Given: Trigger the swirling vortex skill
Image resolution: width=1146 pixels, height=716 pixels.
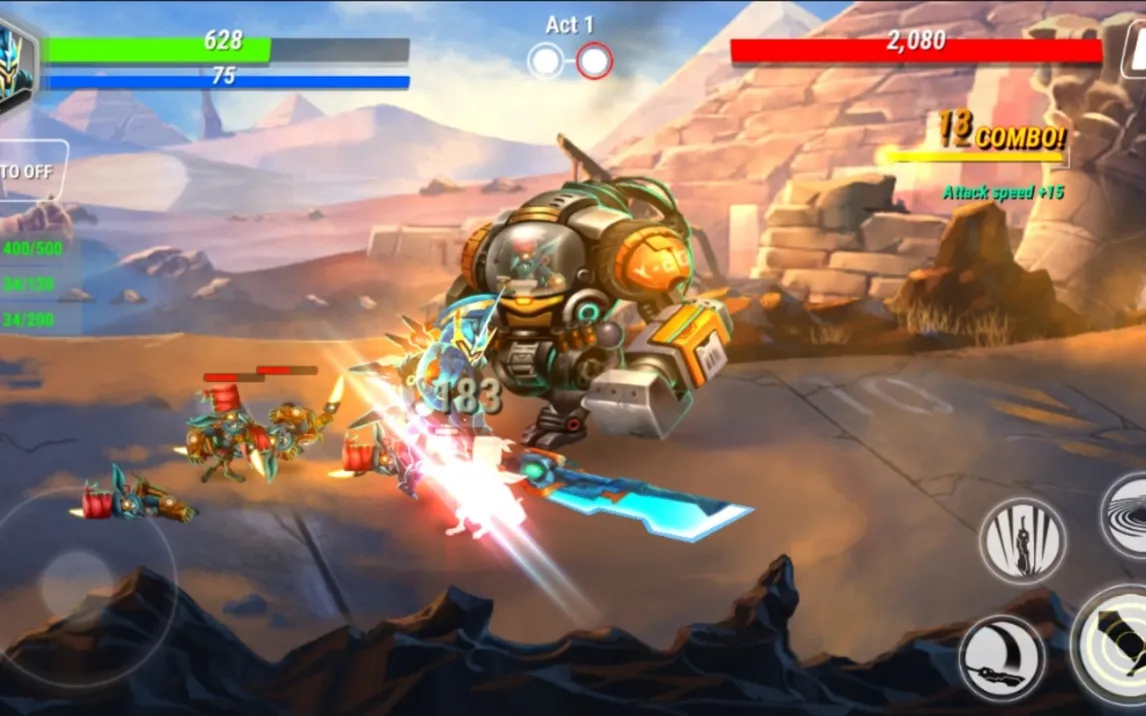Looking at the screenshot, I should (1126, 514).
